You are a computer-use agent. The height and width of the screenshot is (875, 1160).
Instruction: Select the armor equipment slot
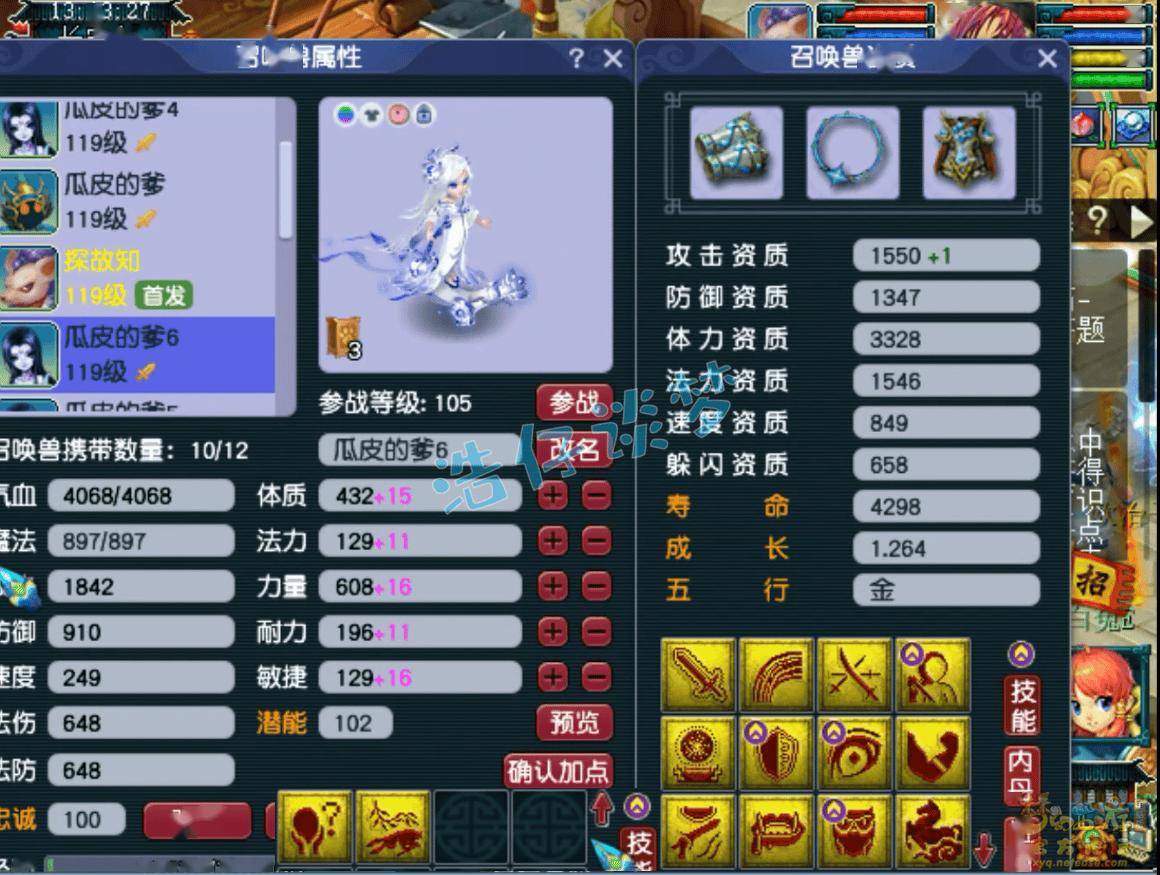(968, 153)
